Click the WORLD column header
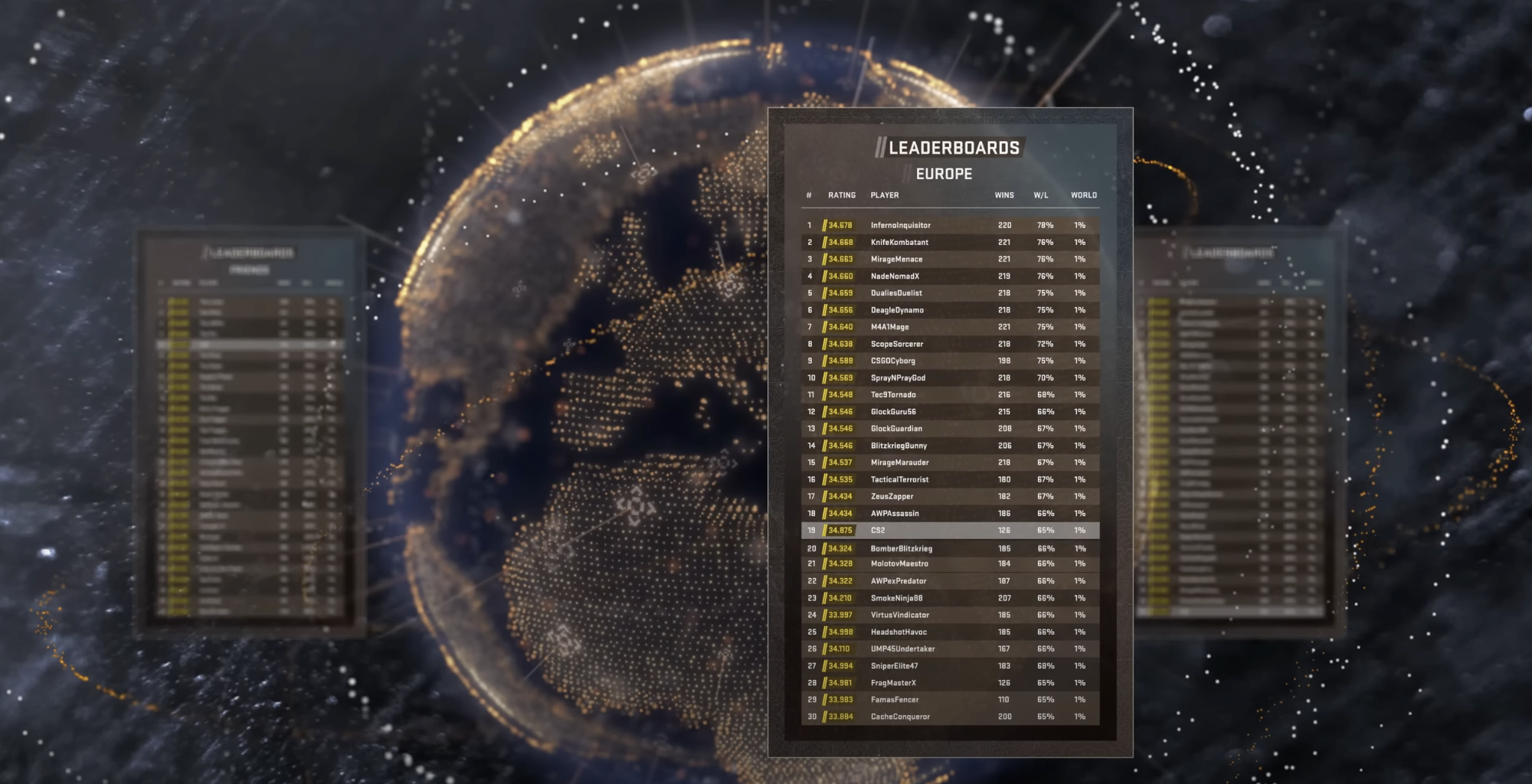Screen dimensions: 1532x784 (1085, 195)
